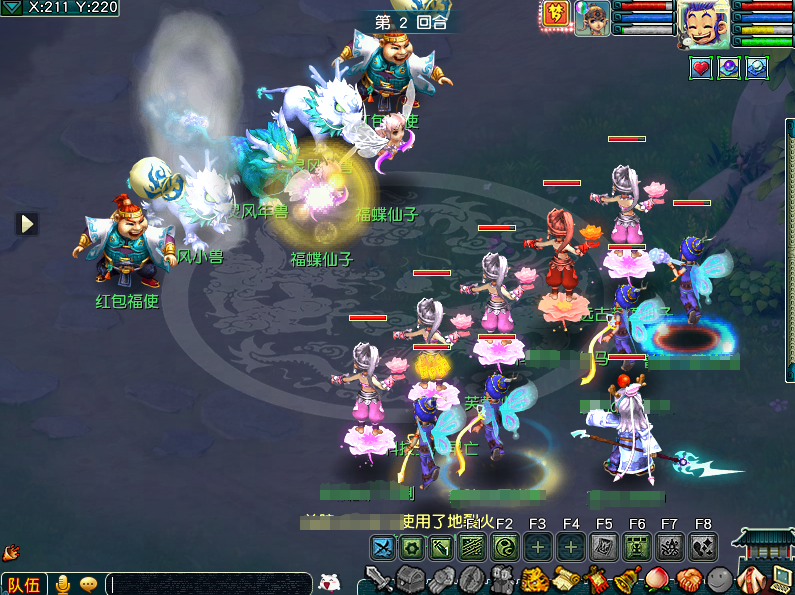Open the sword attack menu icon

tap(379, 578)
